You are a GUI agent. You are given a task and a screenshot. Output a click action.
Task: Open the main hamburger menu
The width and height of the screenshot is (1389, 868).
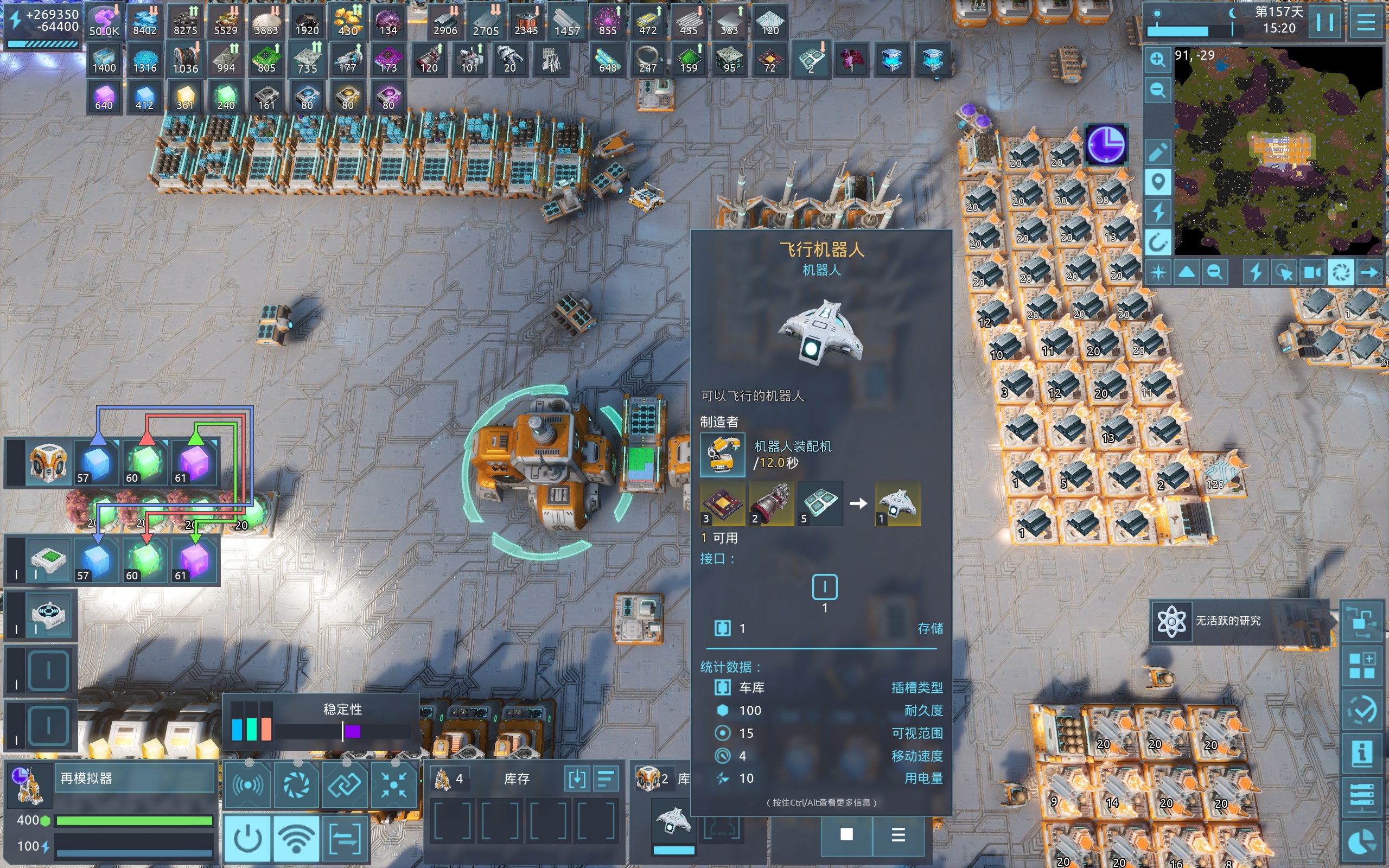click(x=1366, y=23)
